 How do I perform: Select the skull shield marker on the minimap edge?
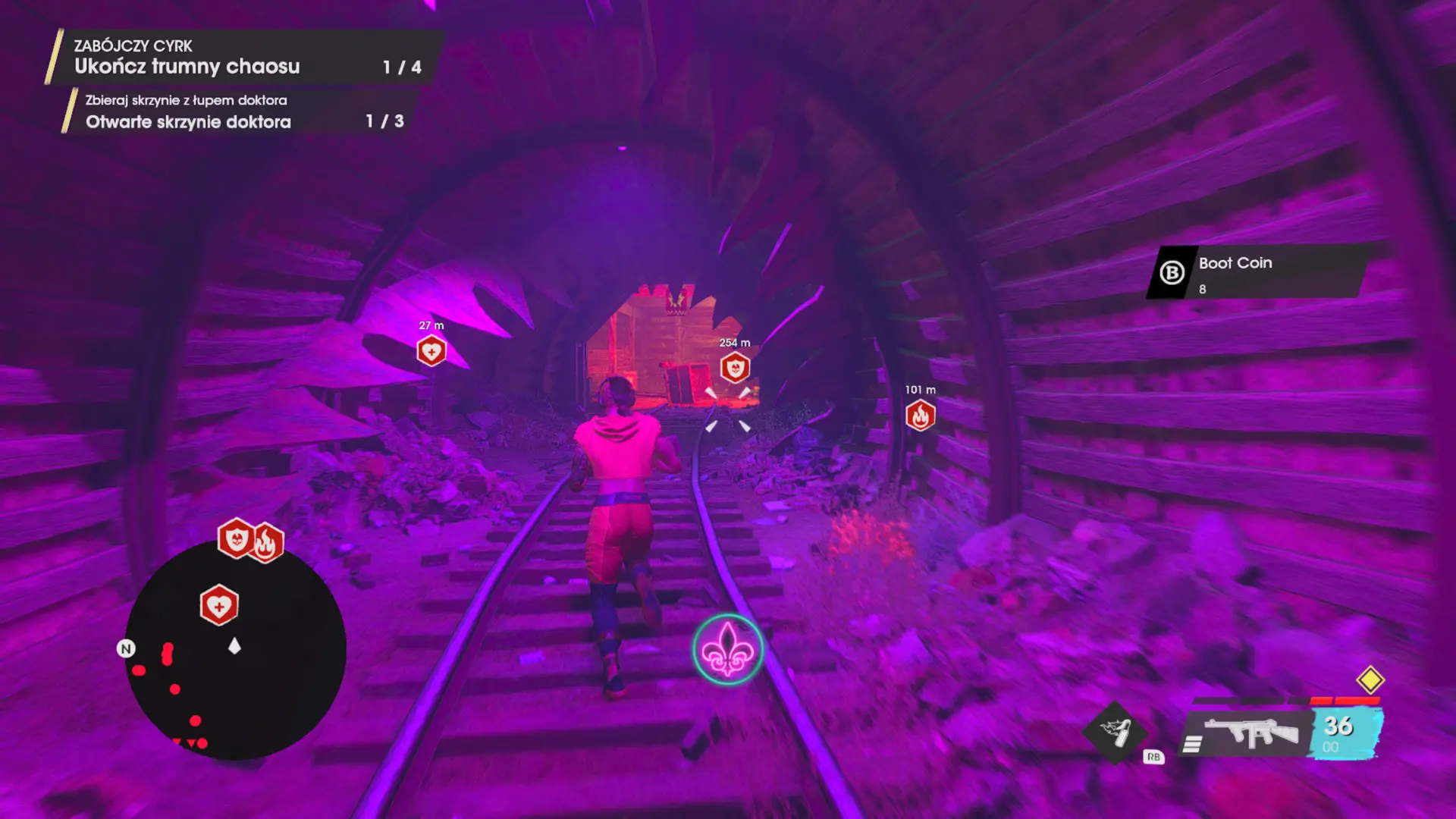pyautogui.click(x=236, y=538)
